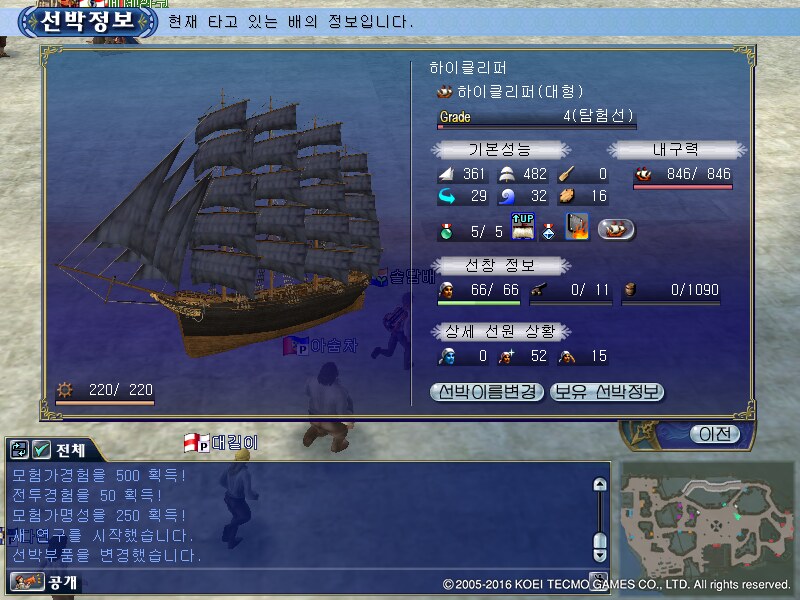Click the chat log scroll-down arrow
The width and height of the screenshot is (800, 600).
[x=600, y=554]
